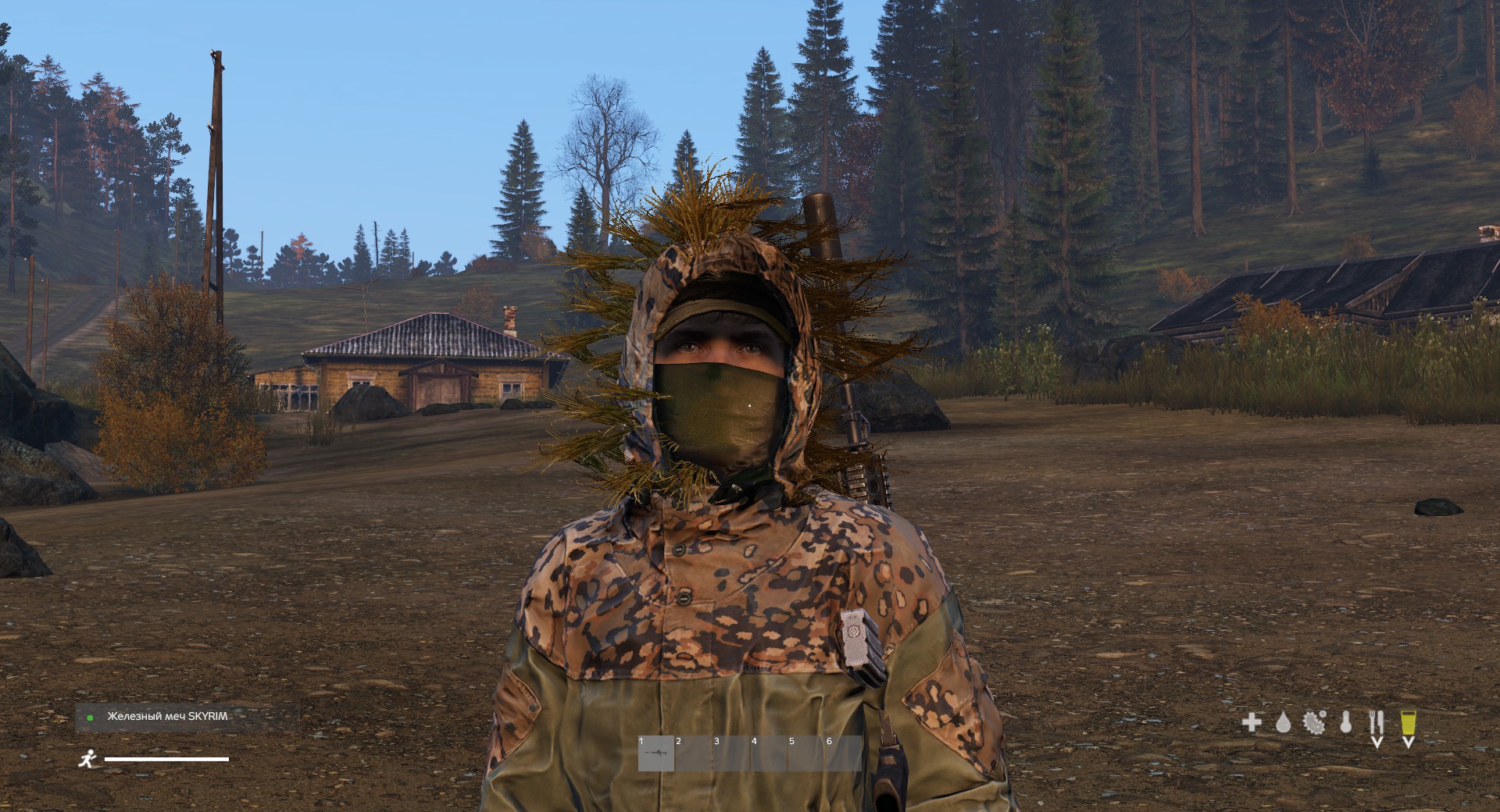Select the yellow hydration bottle icon

click(x=1408, y=721)
